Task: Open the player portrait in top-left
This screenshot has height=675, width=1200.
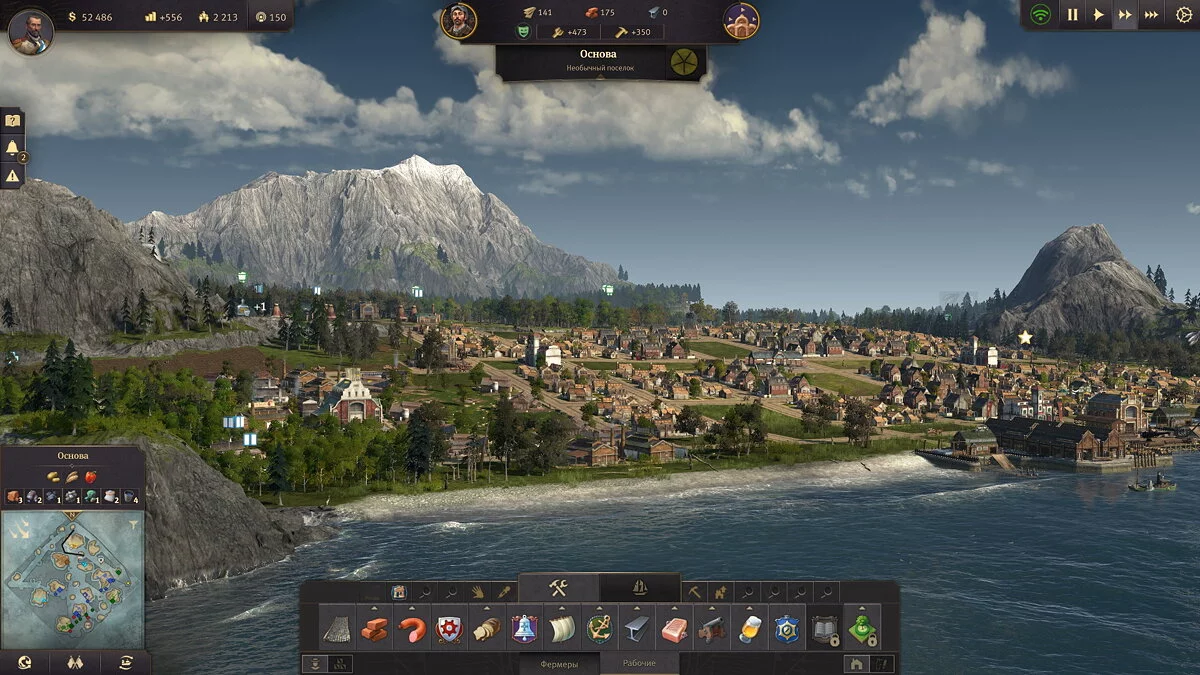Action: point(30,31)
